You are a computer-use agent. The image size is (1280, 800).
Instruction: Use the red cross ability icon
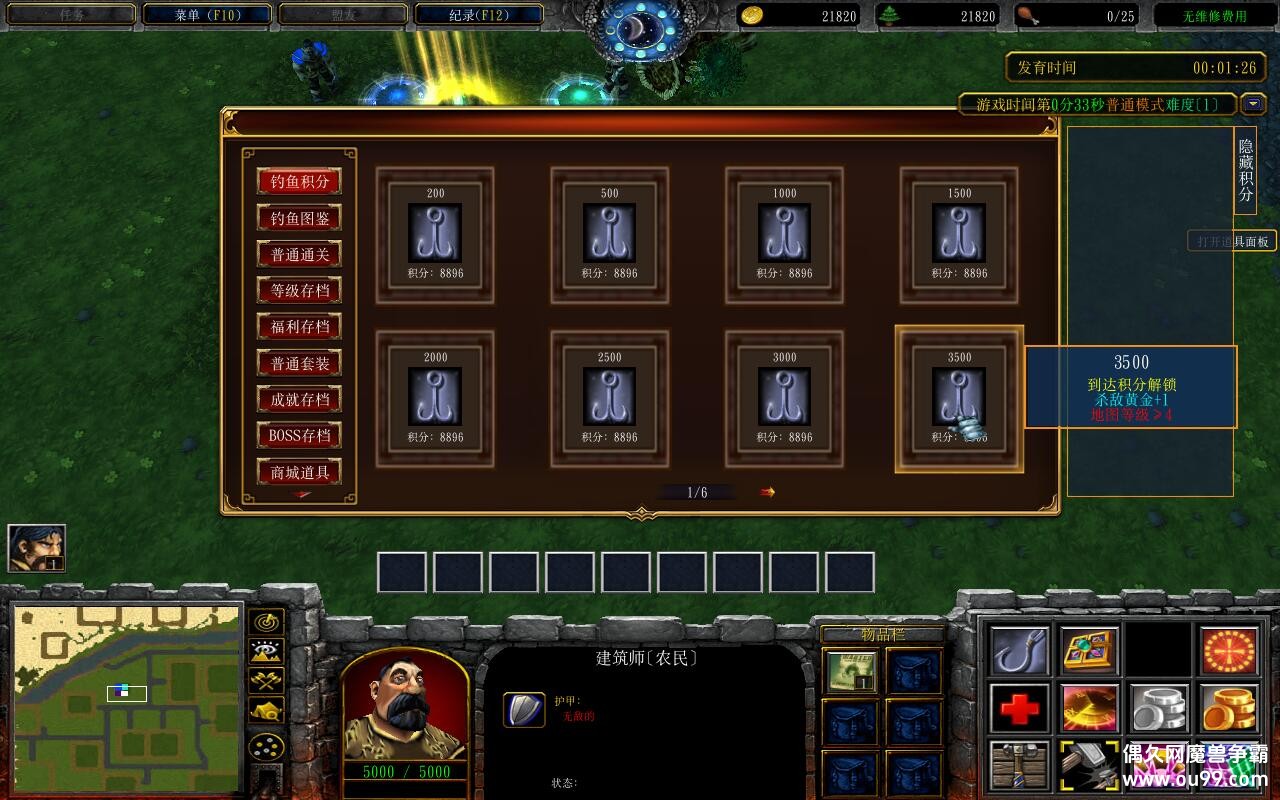[x=1020, y=708]
